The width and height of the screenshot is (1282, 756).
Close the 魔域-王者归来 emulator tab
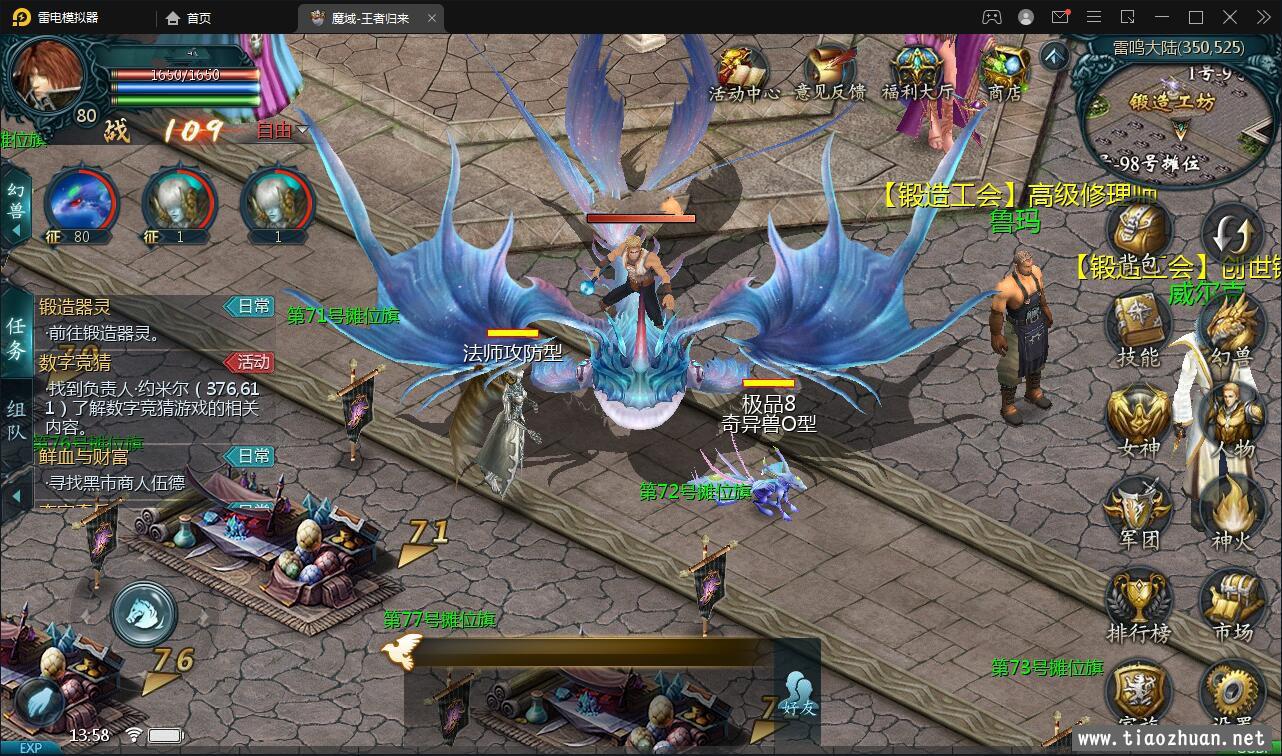[432, 18]
